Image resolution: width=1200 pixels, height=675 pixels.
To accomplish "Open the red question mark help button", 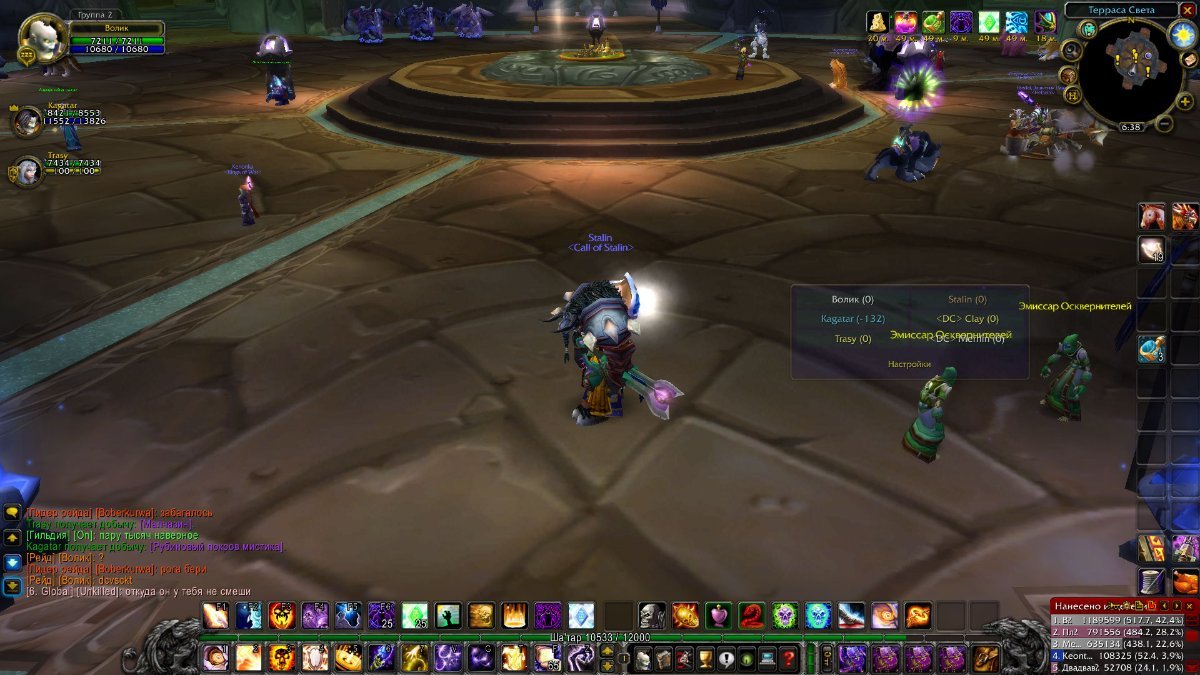I will [x=789, y=658].
